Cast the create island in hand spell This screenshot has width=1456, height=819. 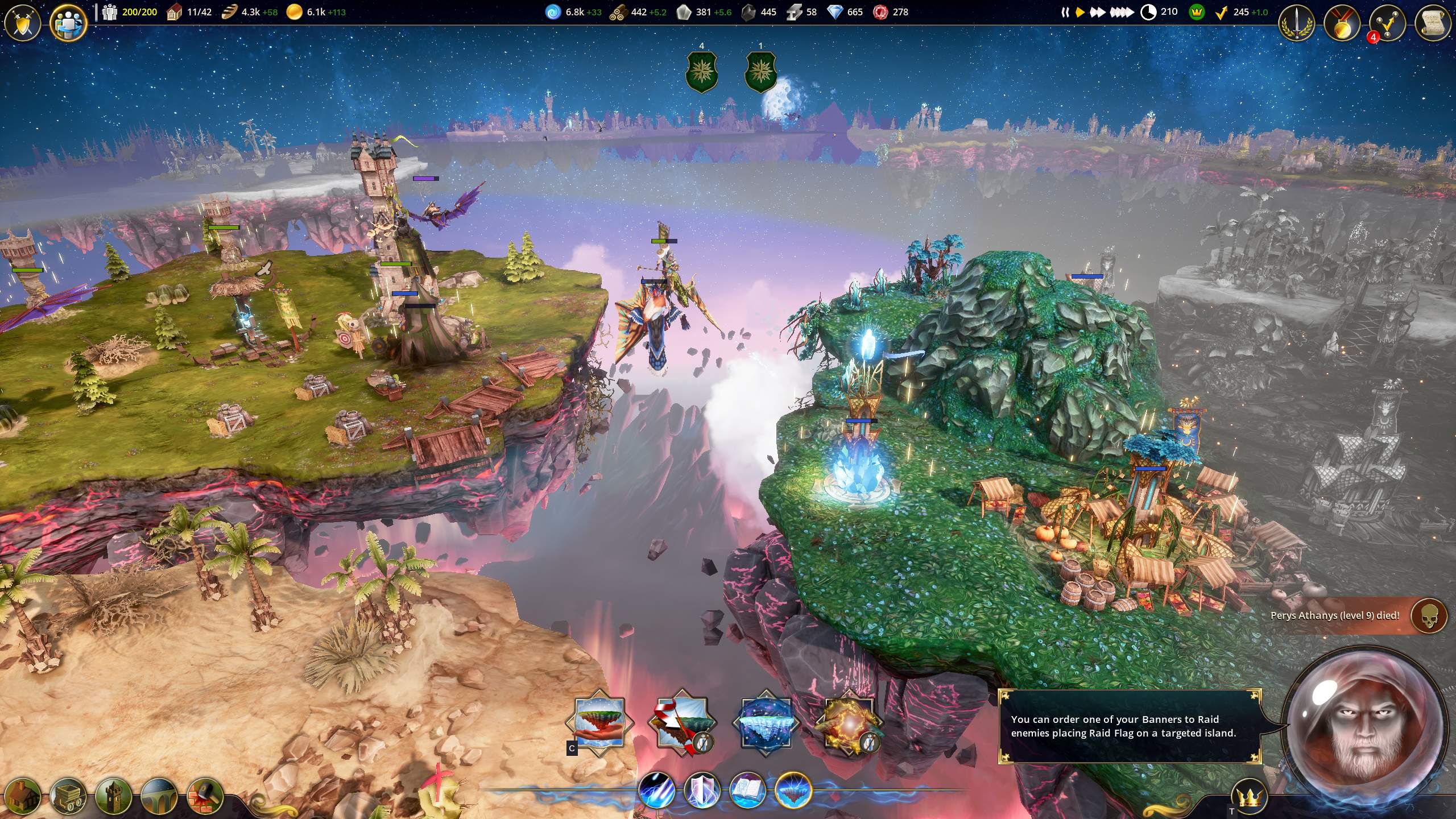coord(599,723)
